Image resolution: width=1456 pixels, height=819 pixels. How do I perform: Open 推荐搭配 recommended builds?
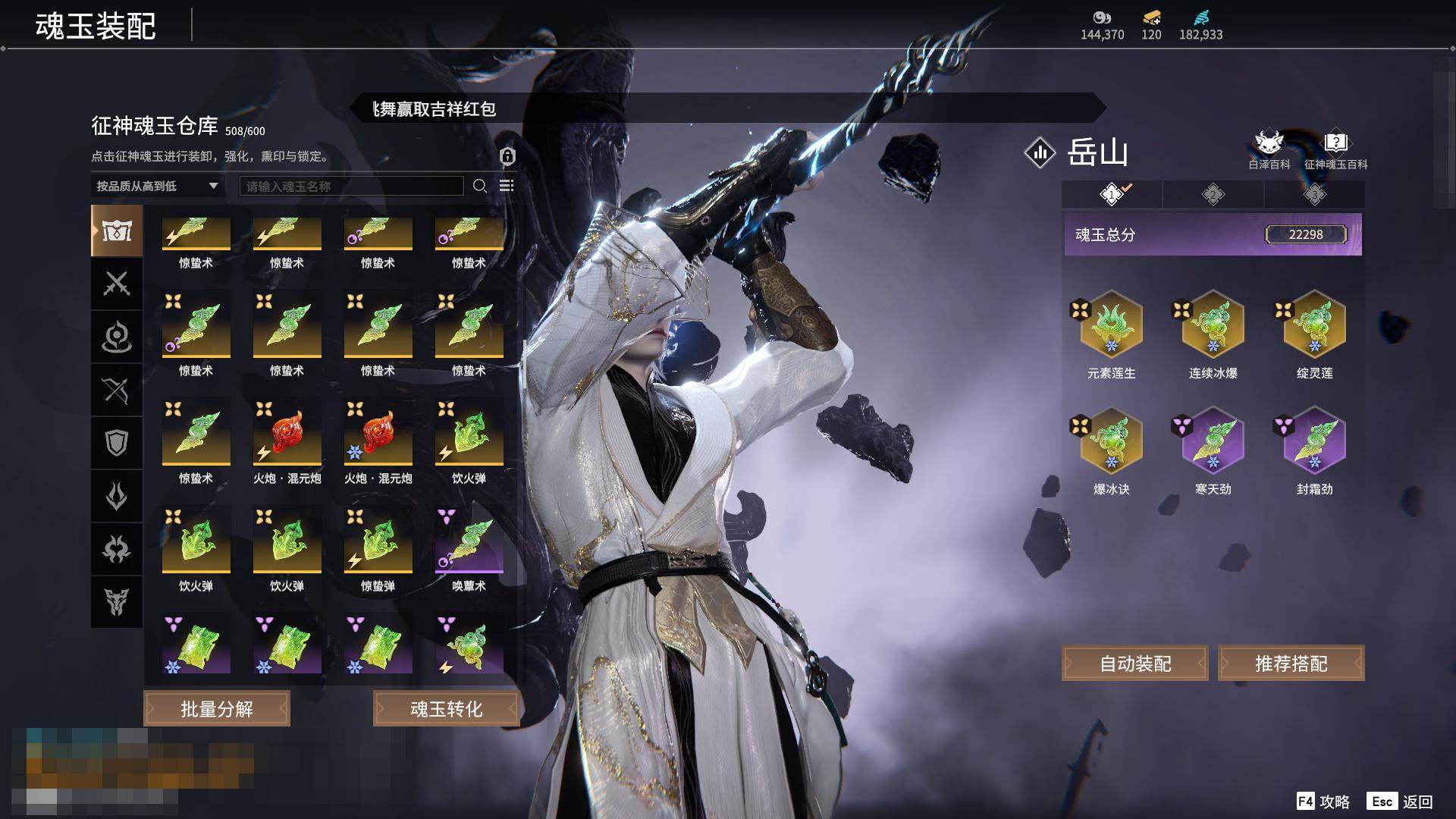[x=1291, y=664]
